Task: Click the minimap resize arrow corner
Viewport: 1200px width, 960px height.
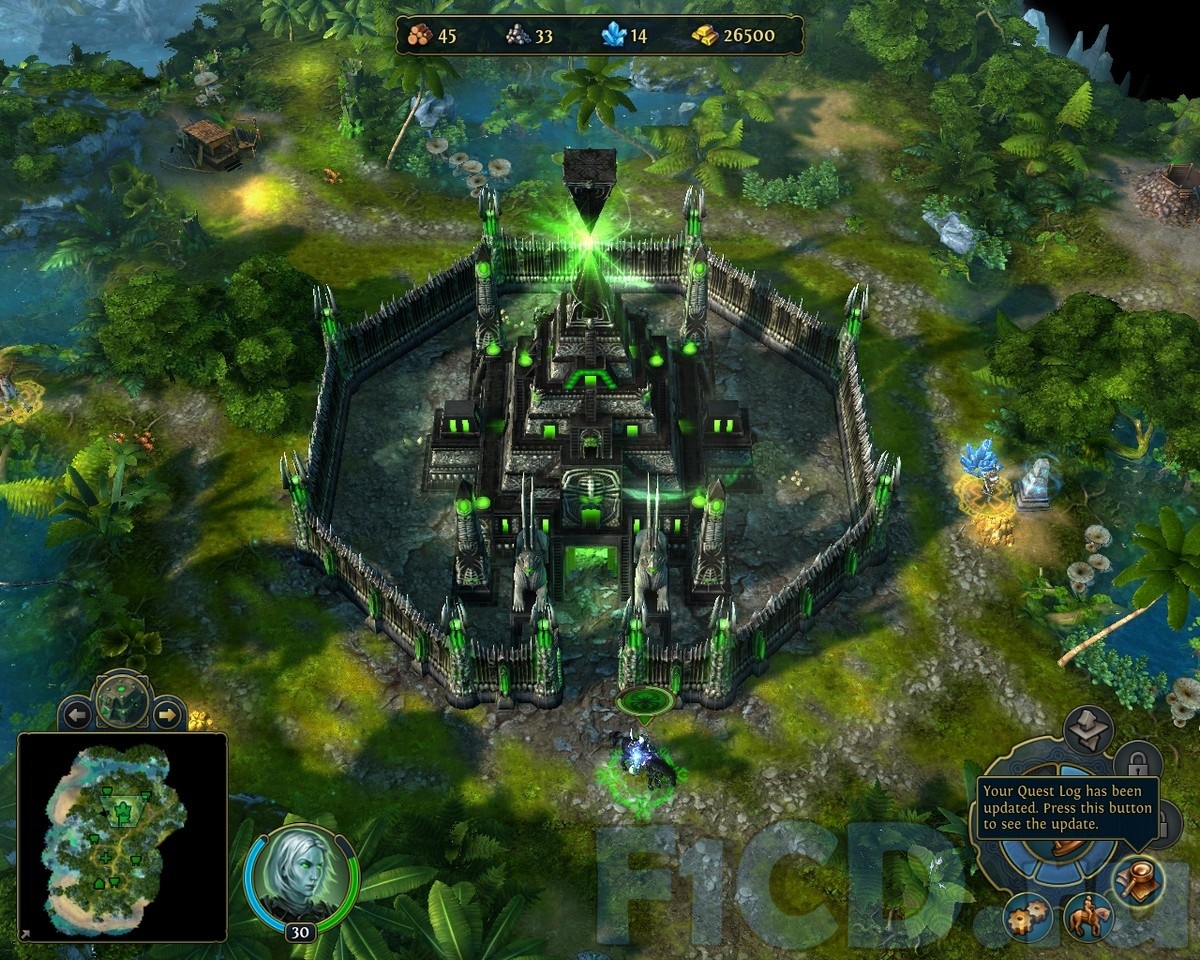Action: coord(24,935)
